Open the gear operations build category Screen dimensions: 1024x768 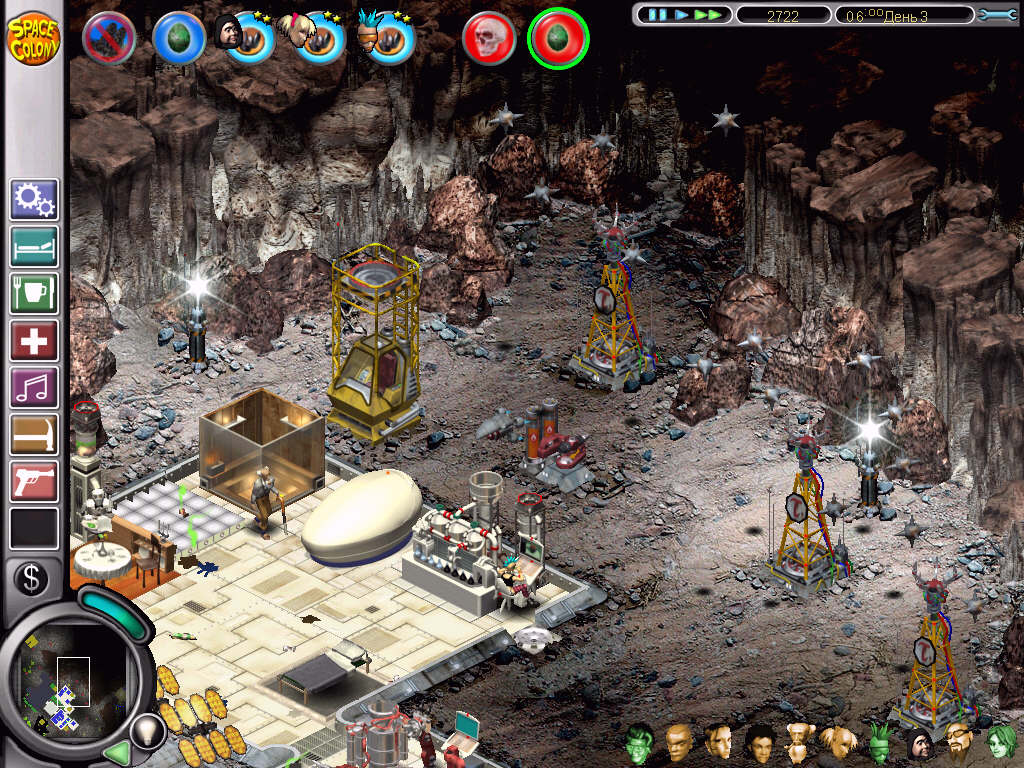(34, 199)
